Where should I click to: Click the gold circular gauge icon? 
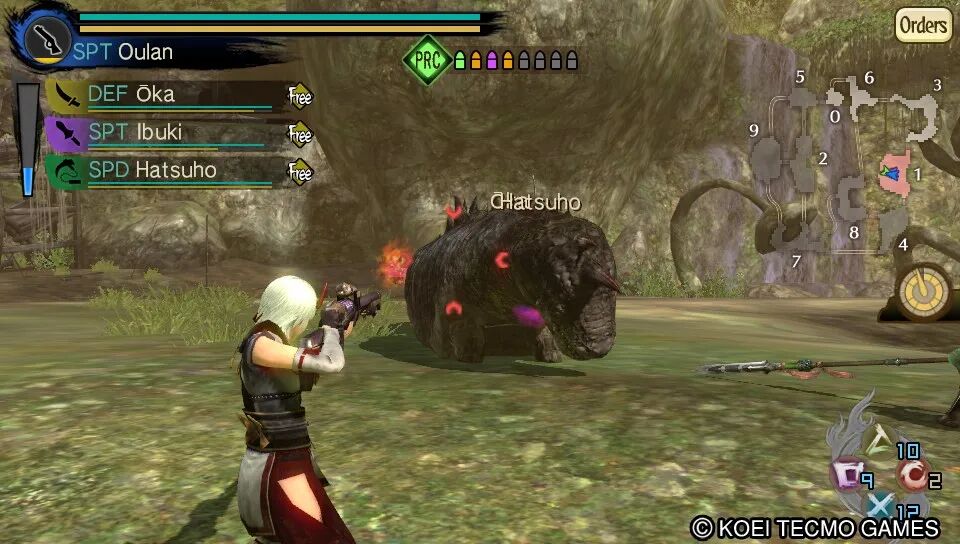pos(924,291)
